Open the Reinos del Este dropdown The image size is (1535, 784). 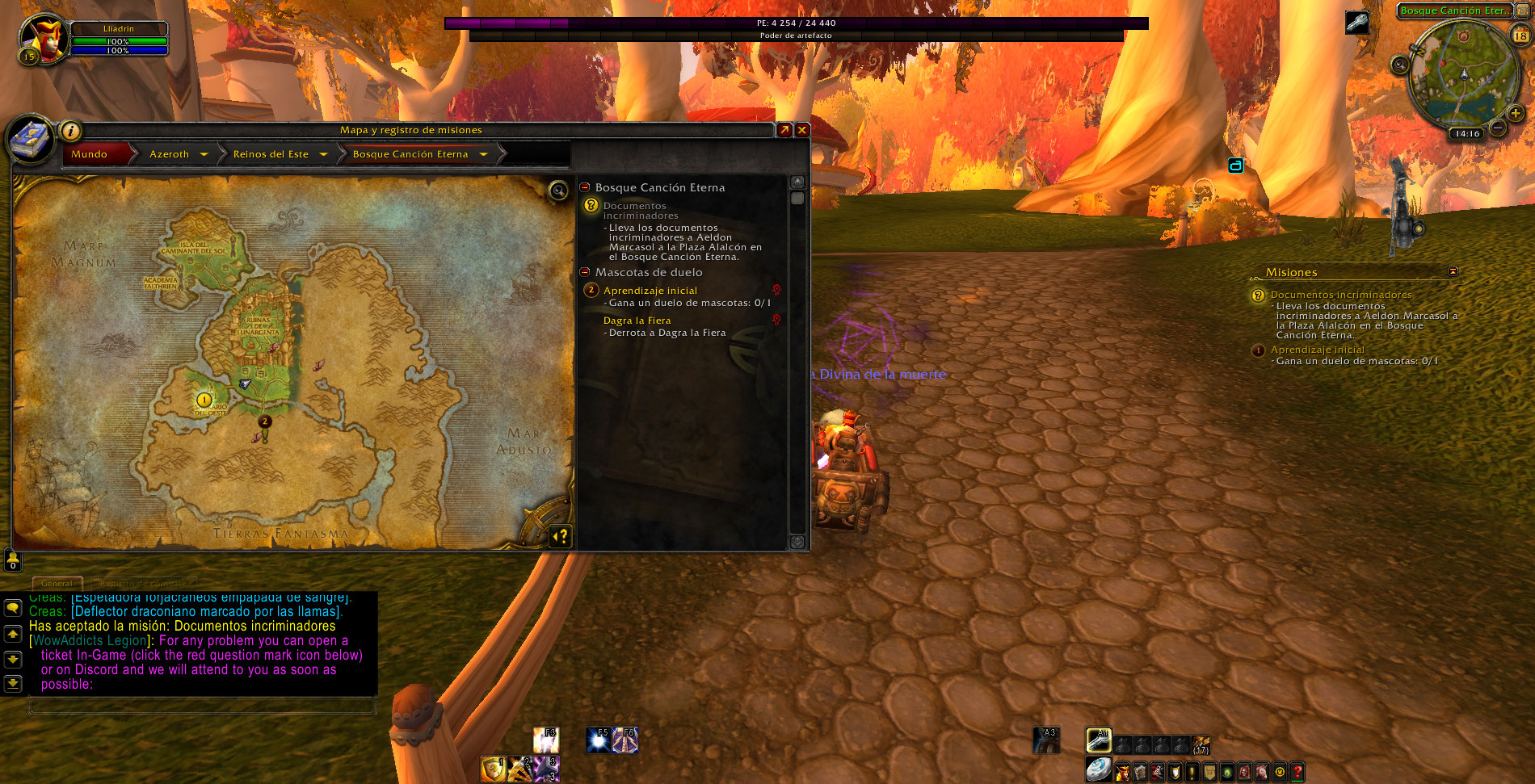(x=323, y=154)
